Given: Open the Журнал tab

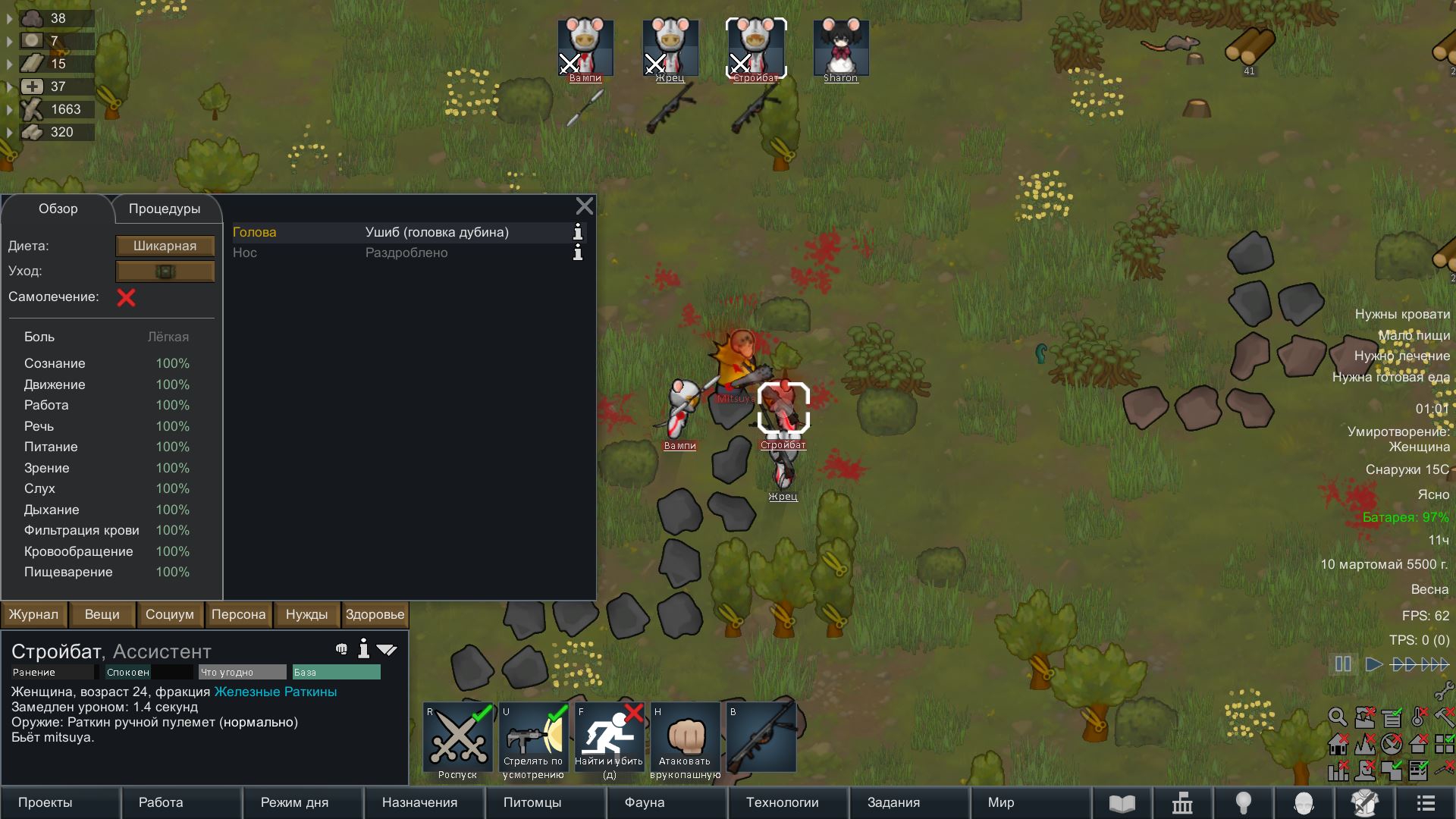Looking at the screenshot, I should click(x=33, y=614).
